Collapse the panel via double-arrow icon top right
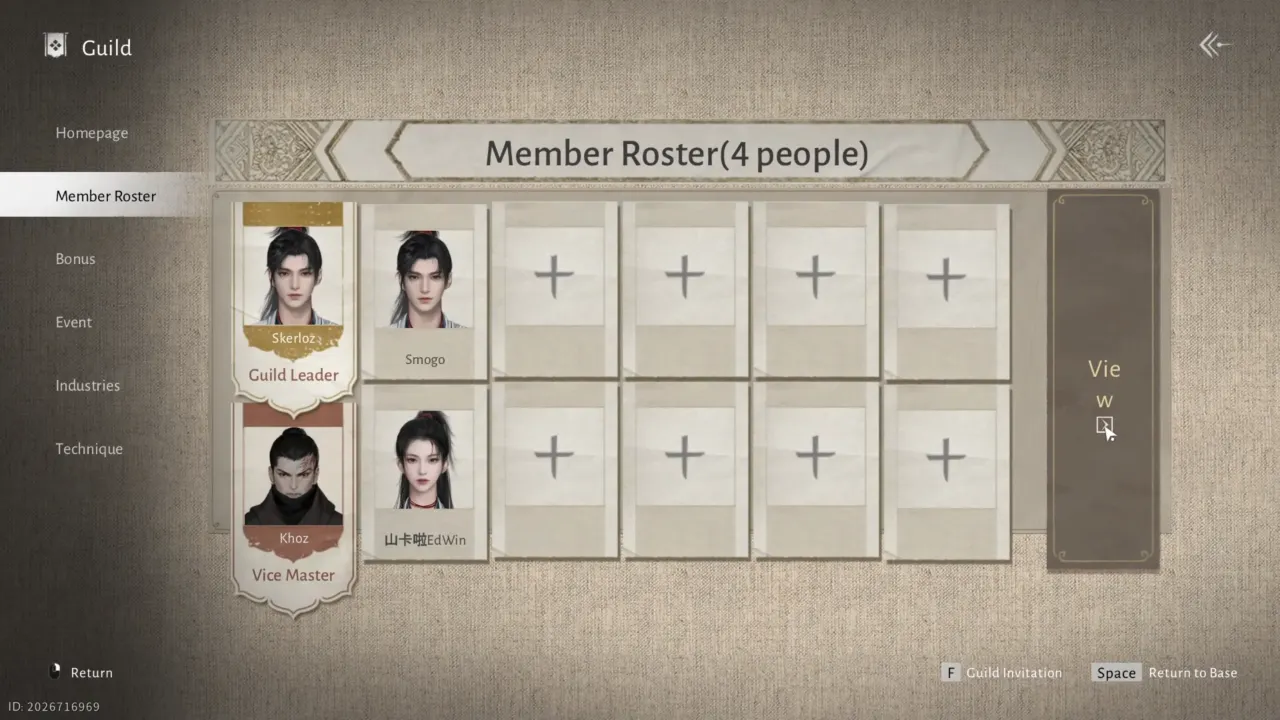The image size is (1280, 720). coord(1213,44)
